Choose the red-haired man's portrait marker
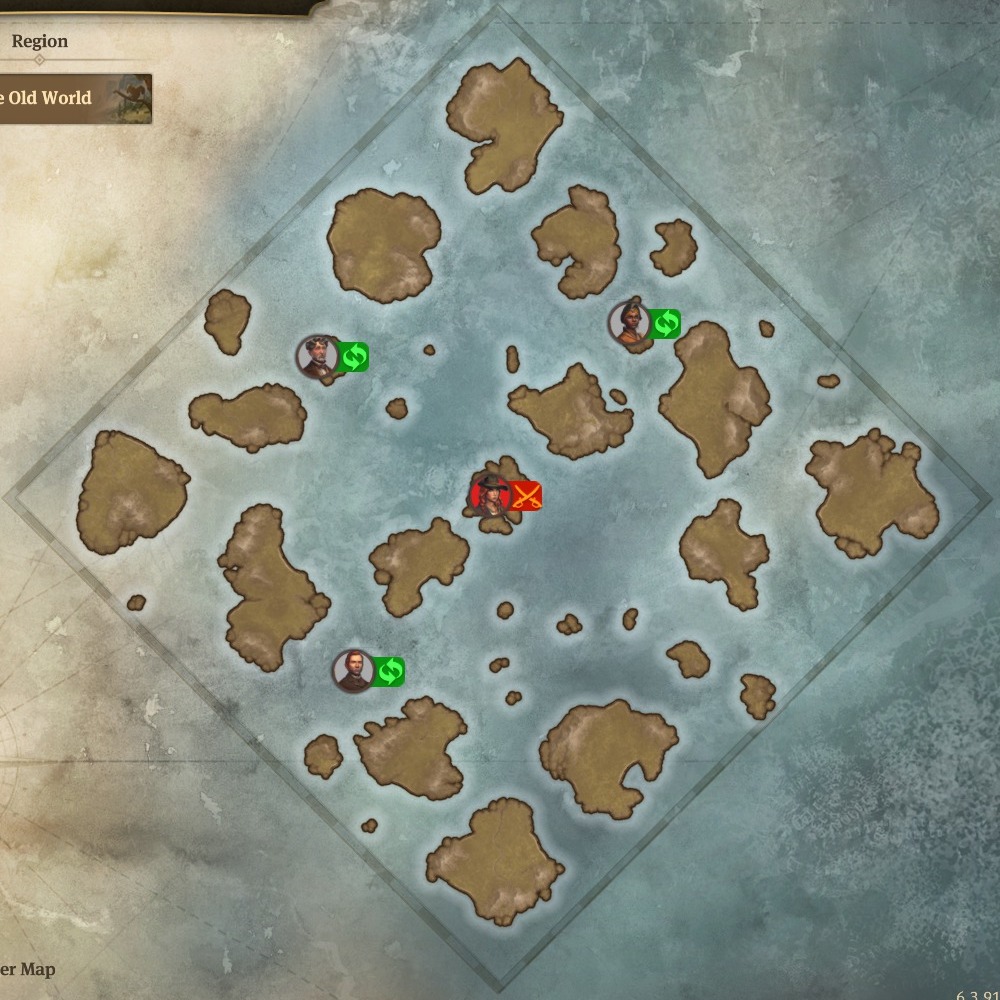 click(x=353, y=671)
